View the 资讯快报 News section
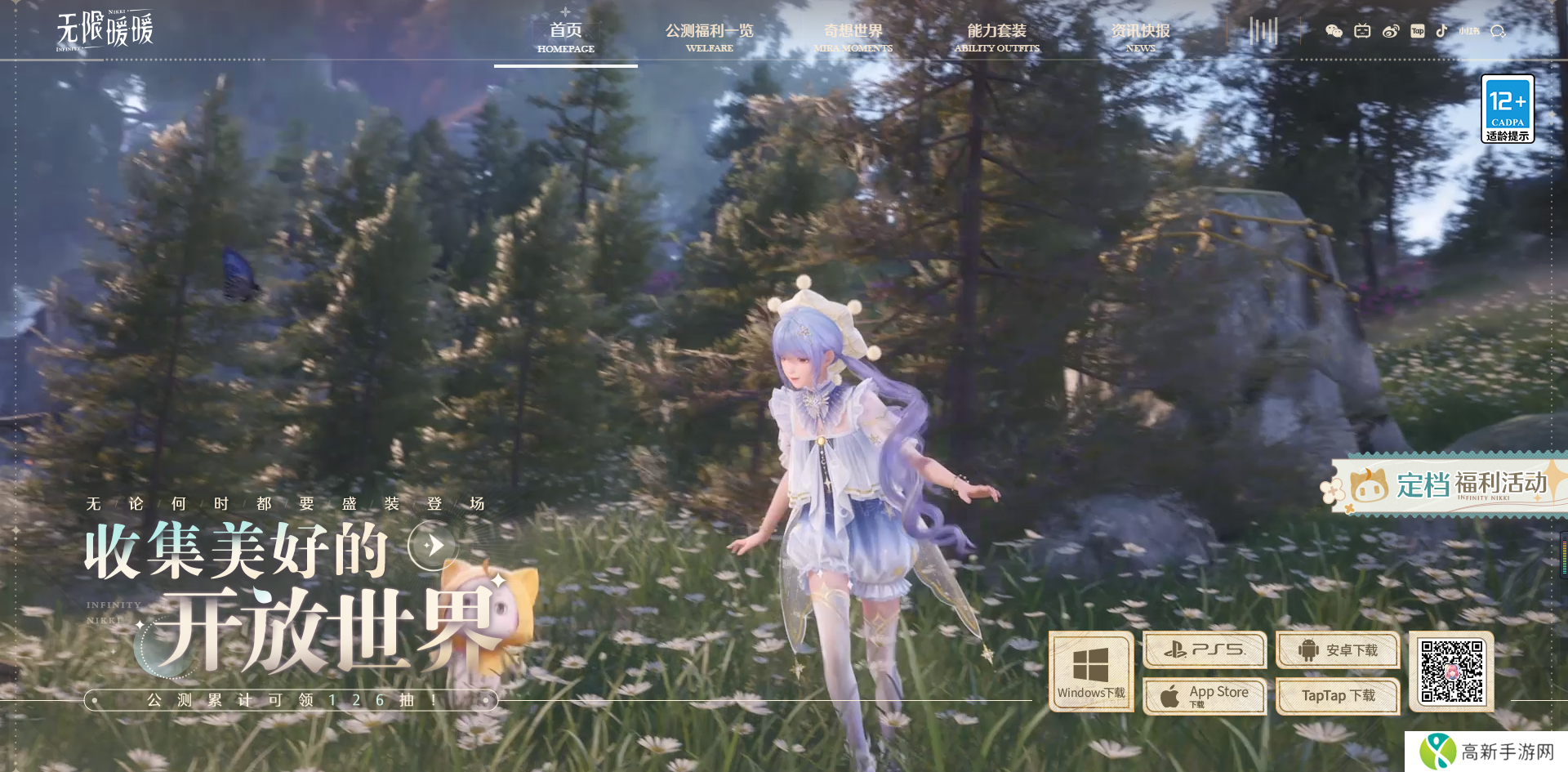 pos(1140,38)
